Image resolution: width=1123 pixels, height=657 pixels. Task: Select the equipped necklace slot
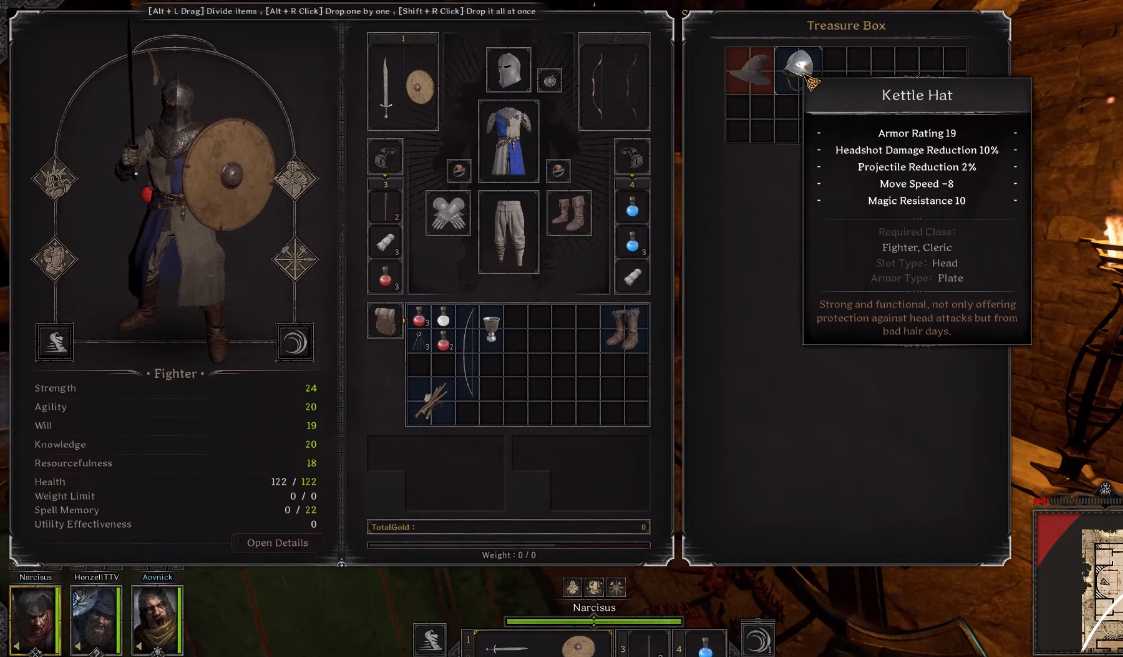[549, 80]
